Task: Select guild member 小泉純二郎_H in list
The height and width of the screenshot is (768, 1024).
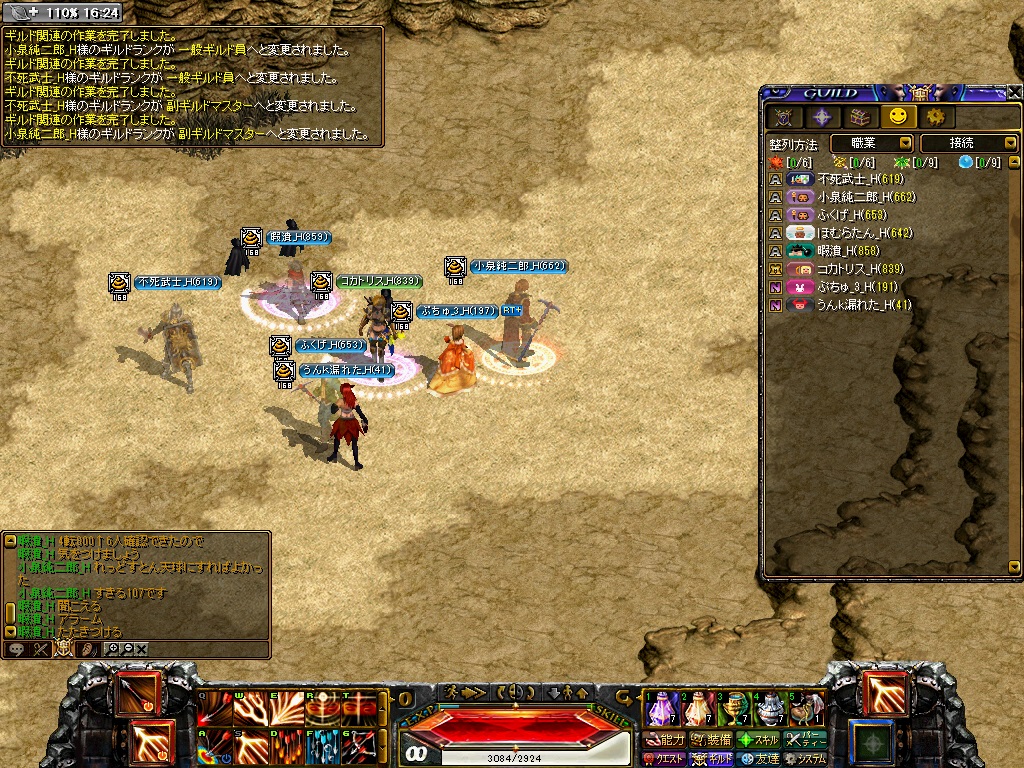Action: click(866, 197)
